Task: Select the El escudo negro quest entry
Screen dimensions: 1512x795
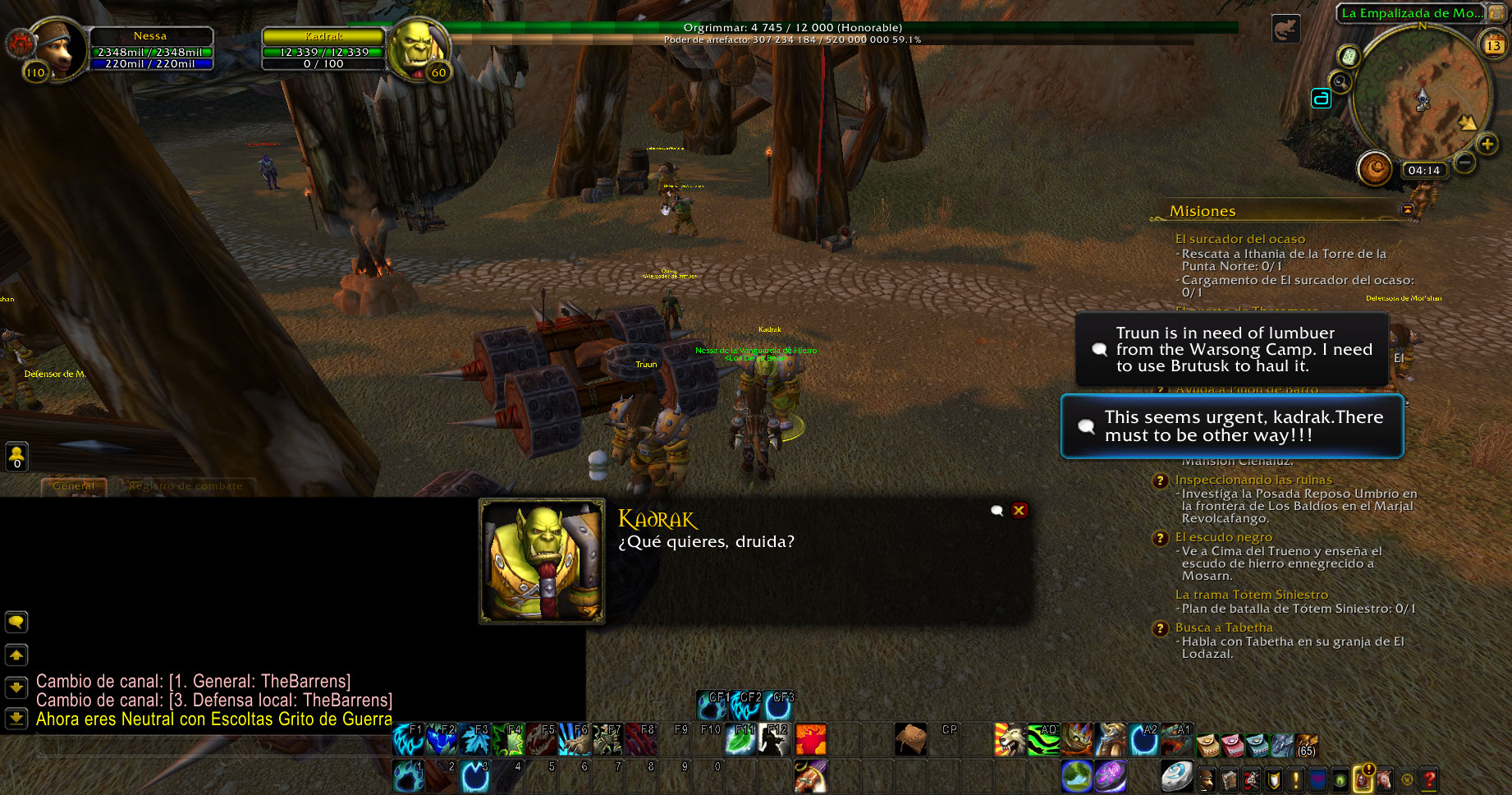Action: [1223, 537]
